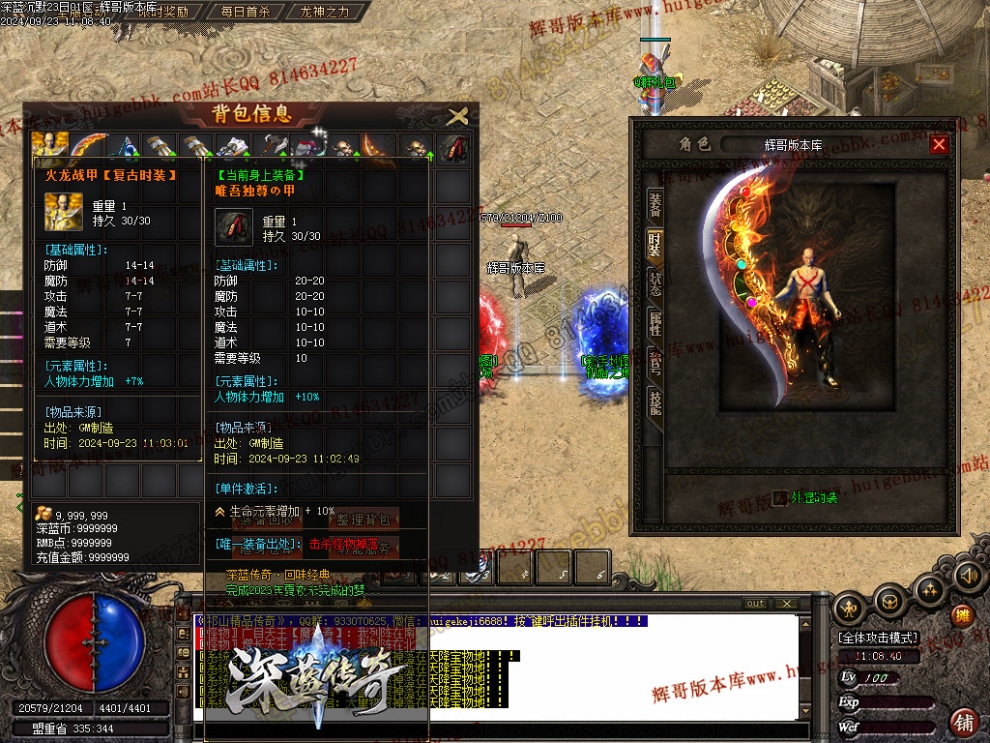
Task: Switch to the 状态 status tab
Action: click(655, 282)
